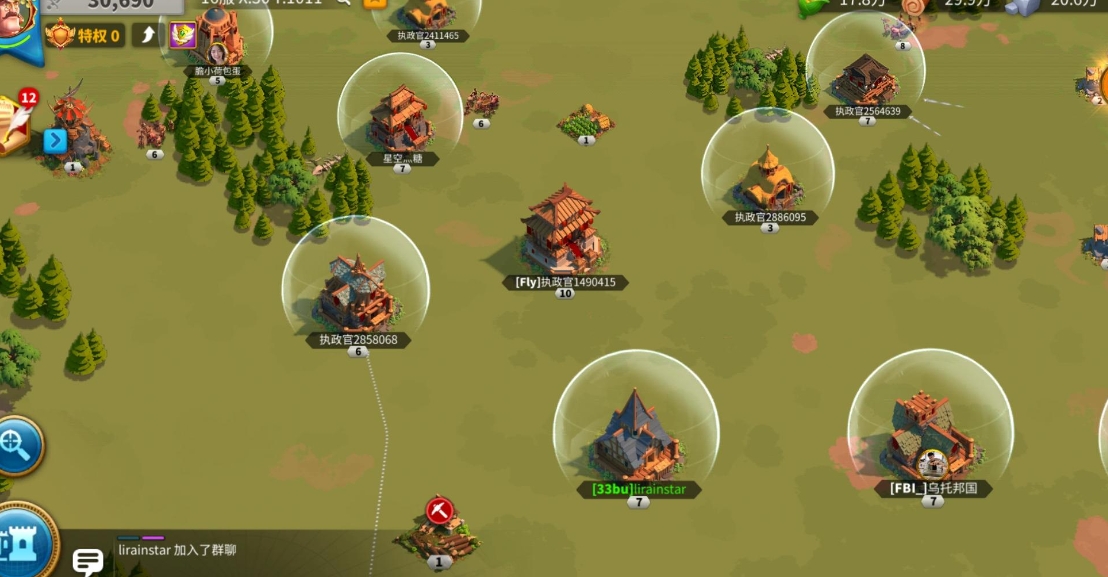This screenshot has width=1108, height=577.
Task: Open the magnifying glass map search
Action: pos(17,446)
